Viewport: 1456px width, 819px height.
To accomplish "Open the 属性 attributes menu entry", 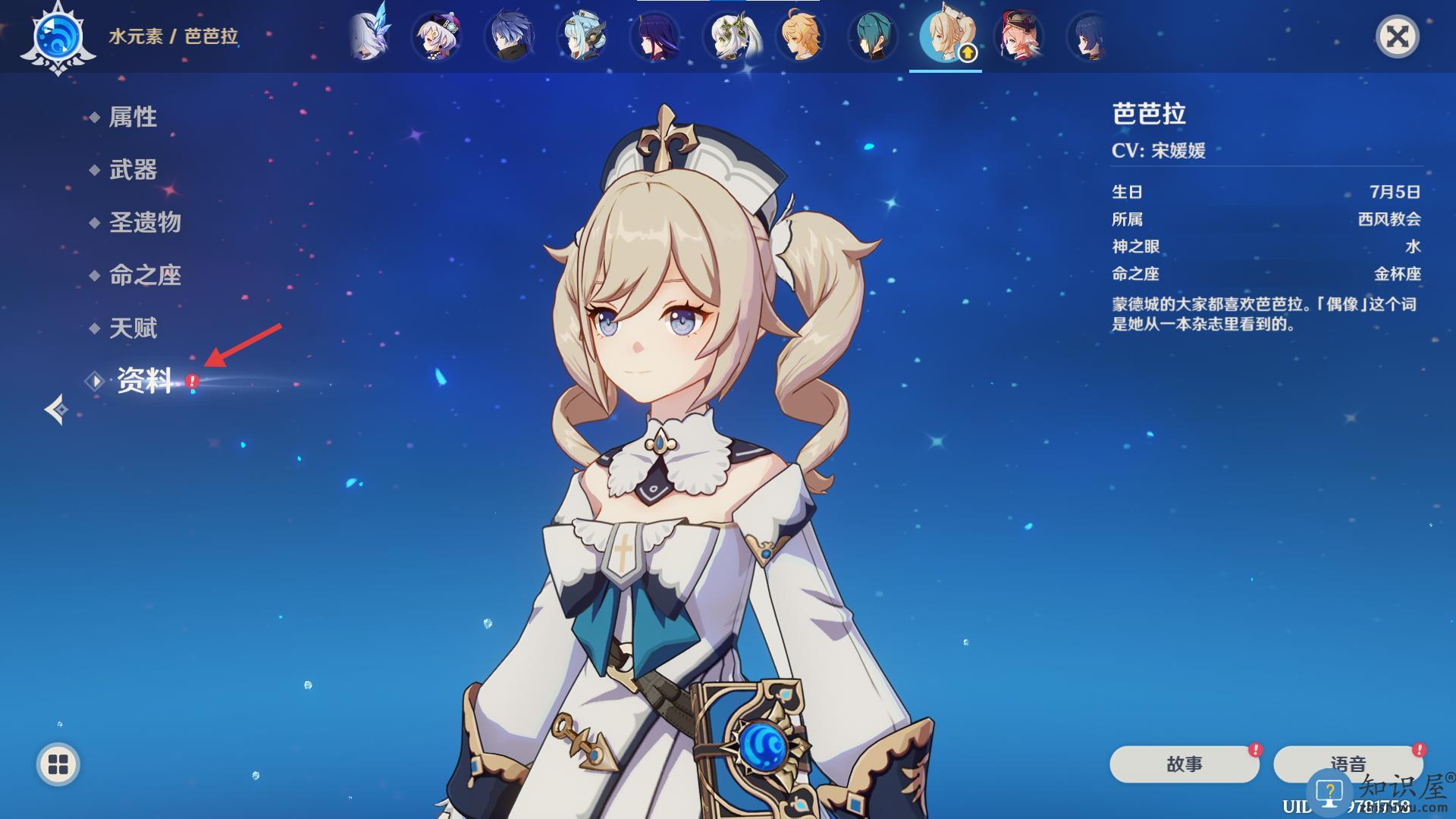I will point(133,117).
